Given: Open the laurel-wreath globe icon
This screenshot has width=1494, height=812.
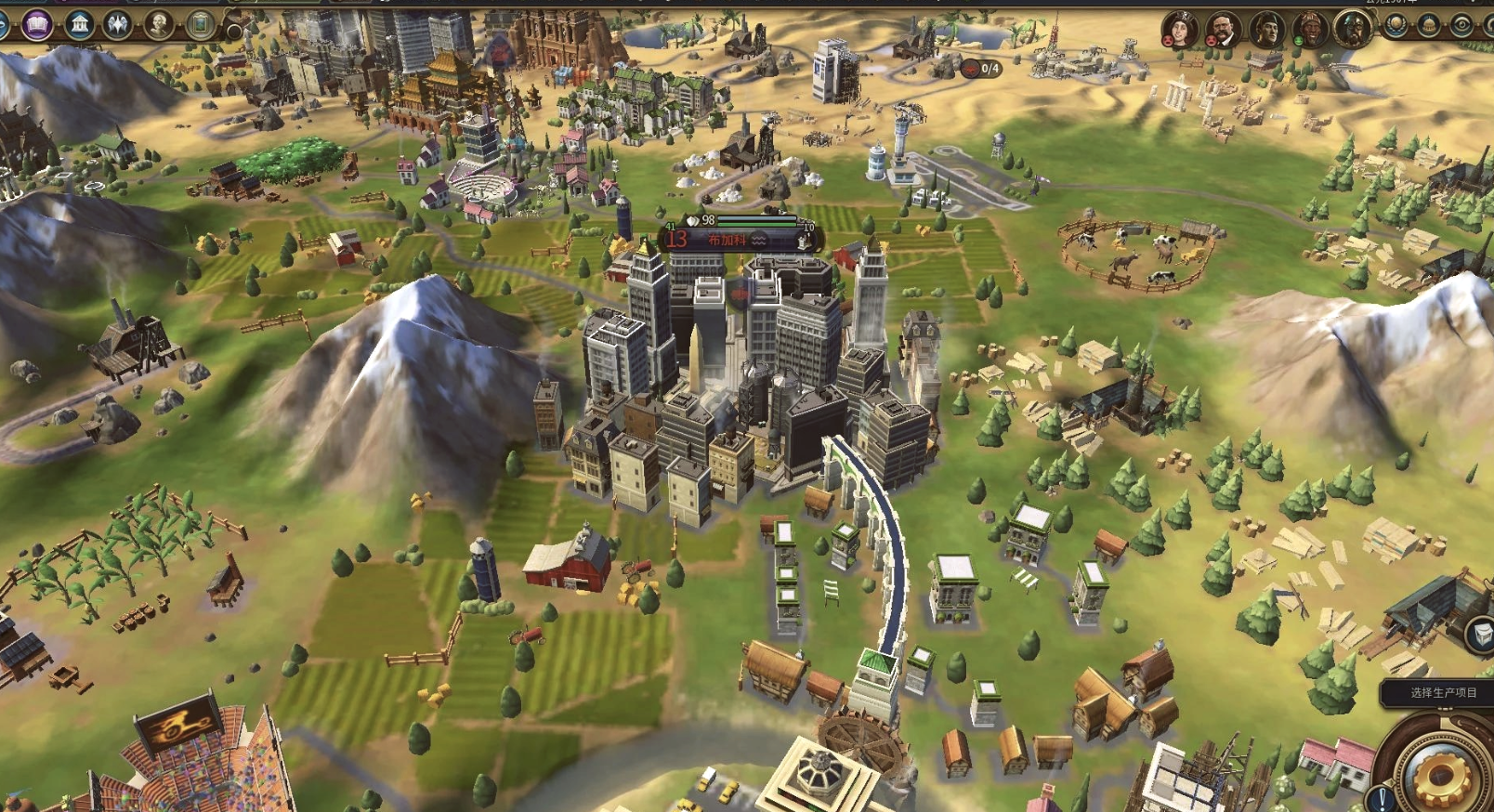Looking at the screenshot, I should (x=1396, y=25).
